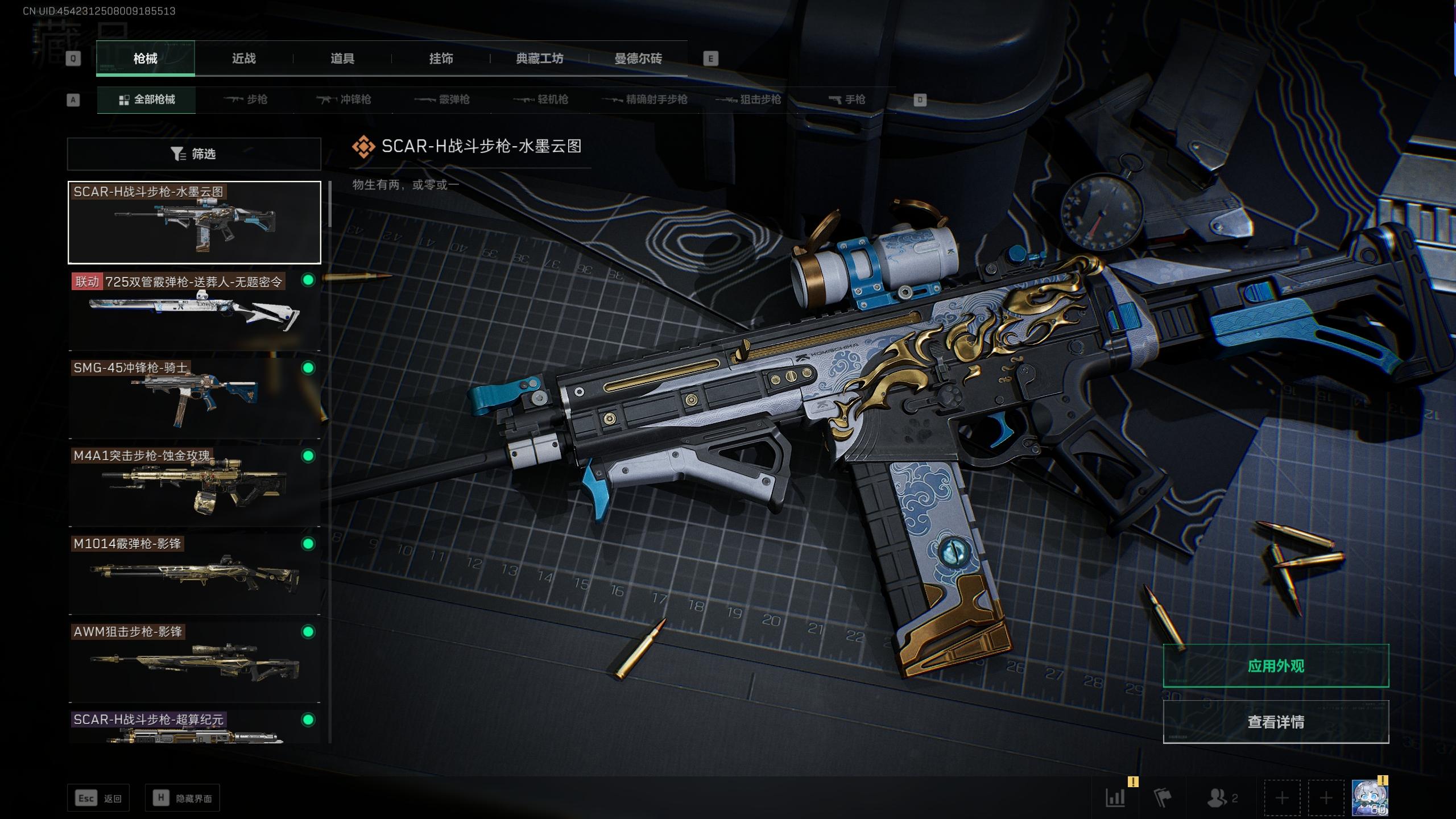Select the AWM狙击步枪-影锋 skin

[x=194, y=662]
